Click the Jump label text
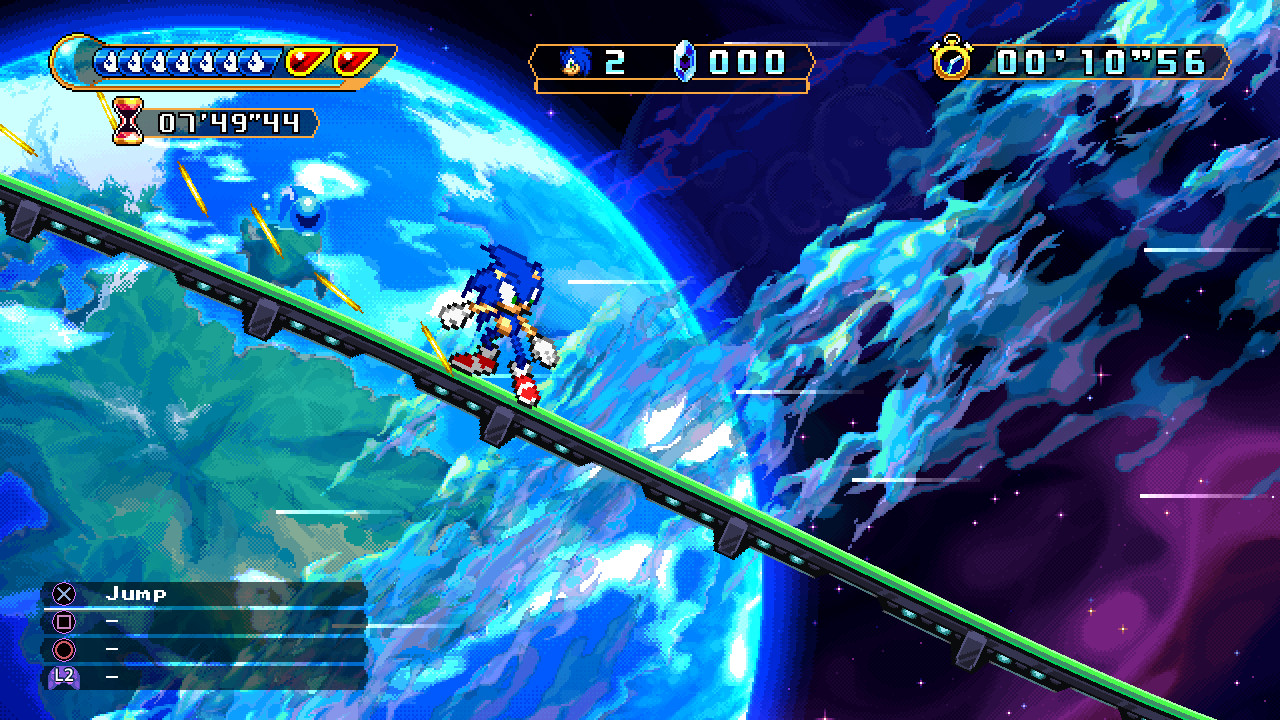This screenshot has height=720, width=1280. (x=137, y=592)
